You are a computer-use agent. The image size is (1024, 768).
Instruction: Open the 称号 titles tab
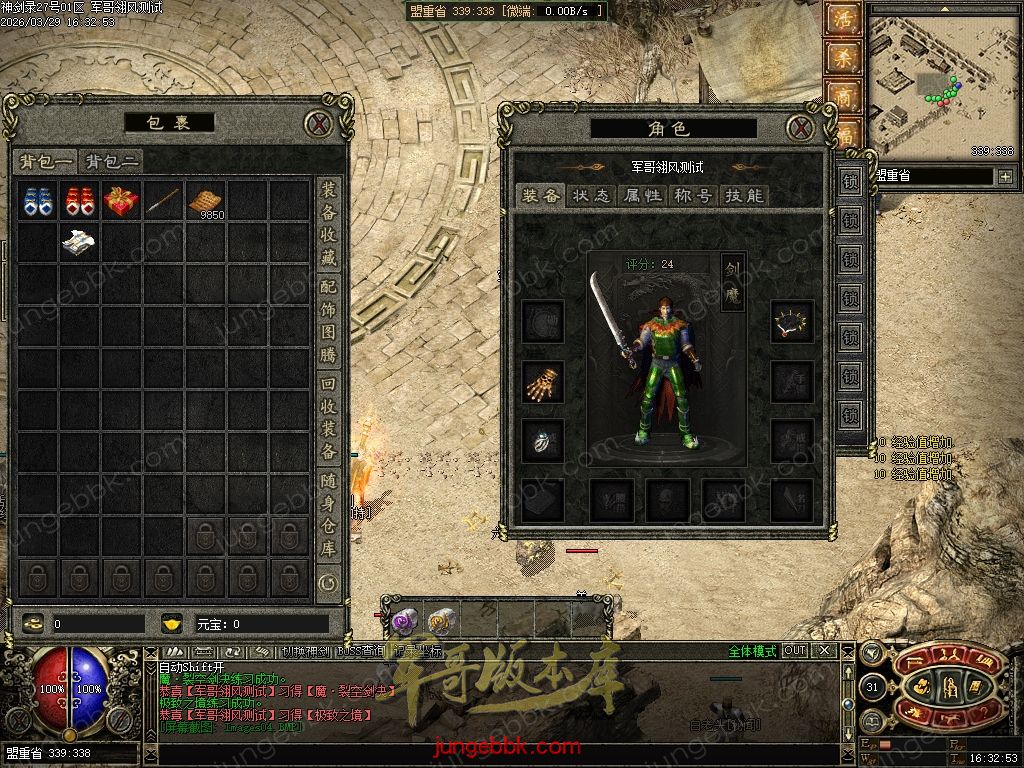[693, 196]
